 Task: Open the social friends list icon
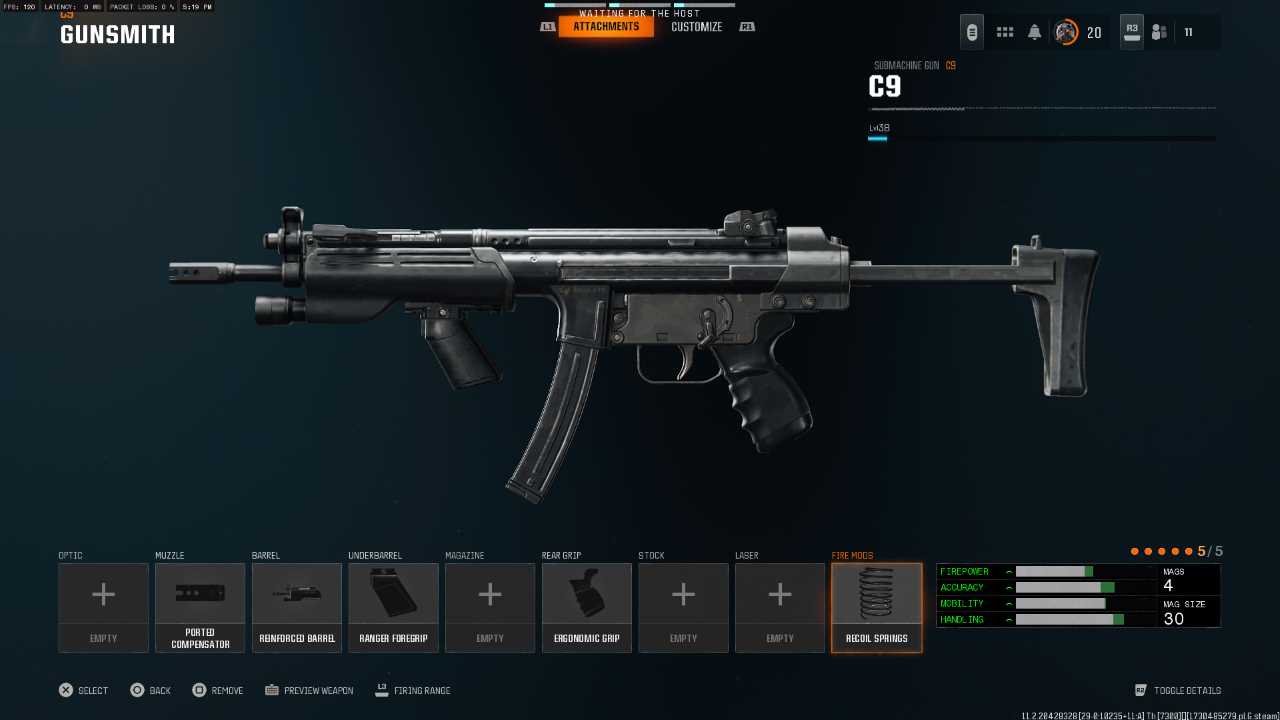point(1159,32)
